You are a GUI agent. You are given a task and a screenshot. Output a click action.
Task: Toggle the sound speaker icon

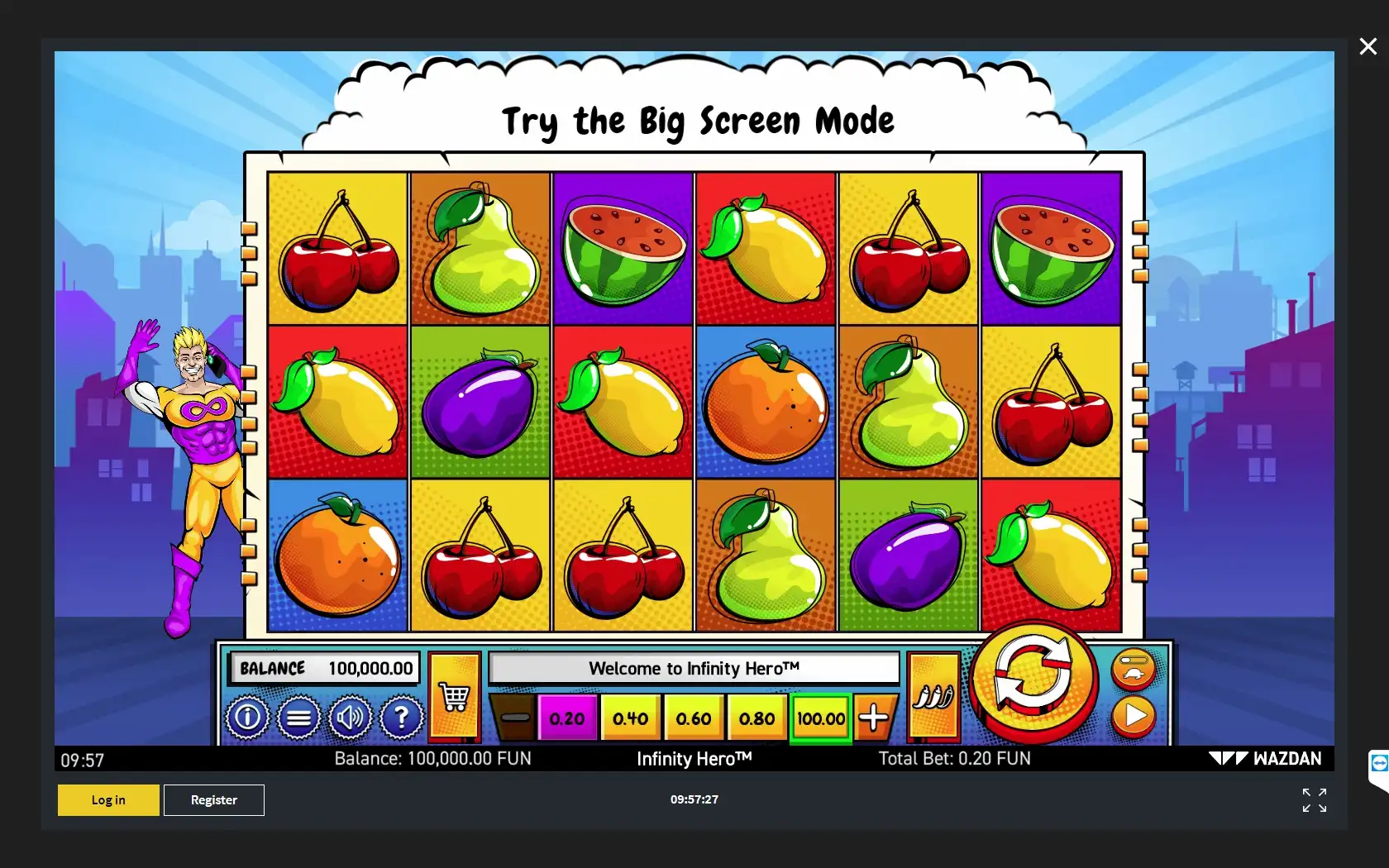click(350, 717)
